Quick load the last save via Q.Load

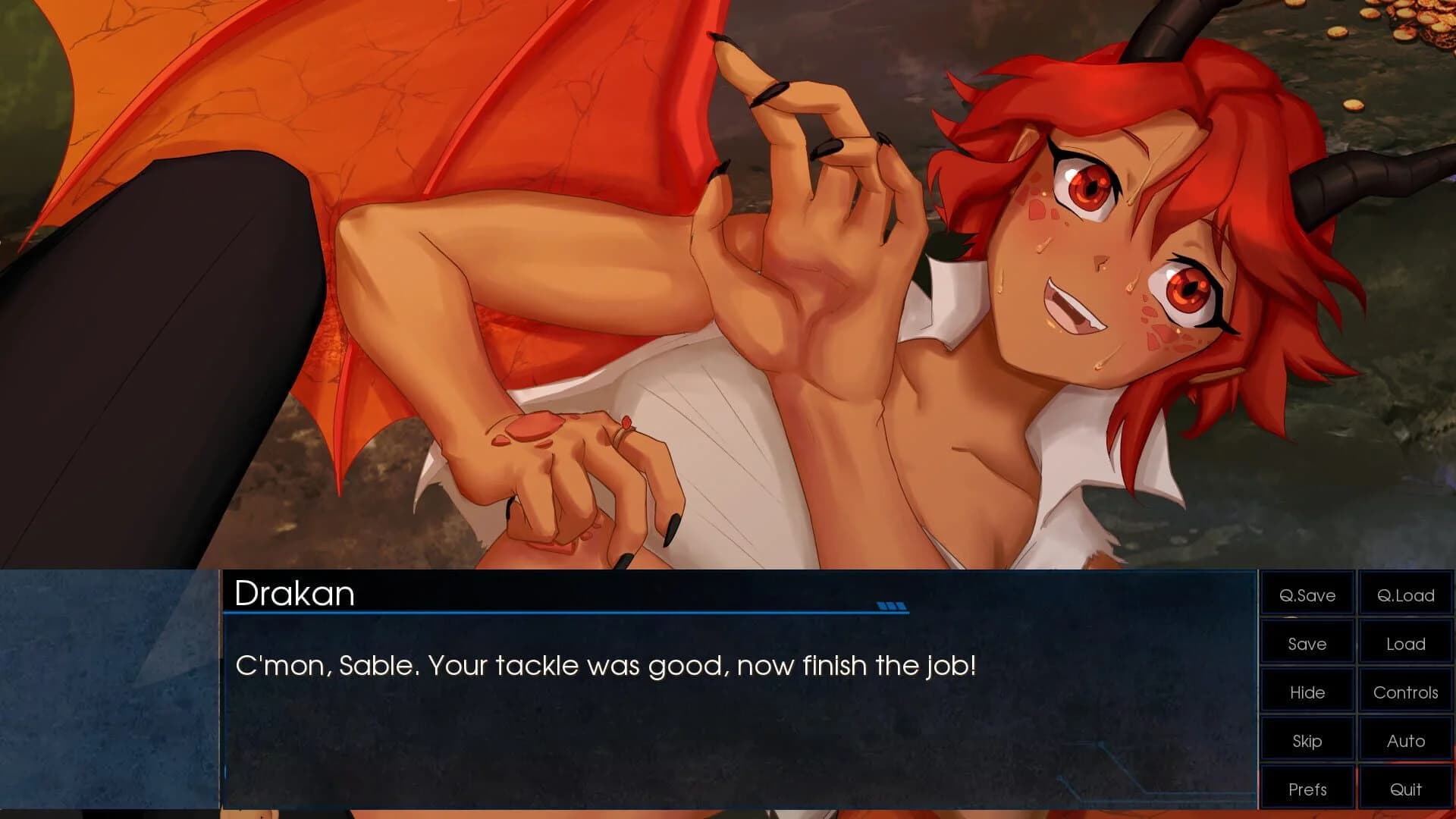(1404, 596)
